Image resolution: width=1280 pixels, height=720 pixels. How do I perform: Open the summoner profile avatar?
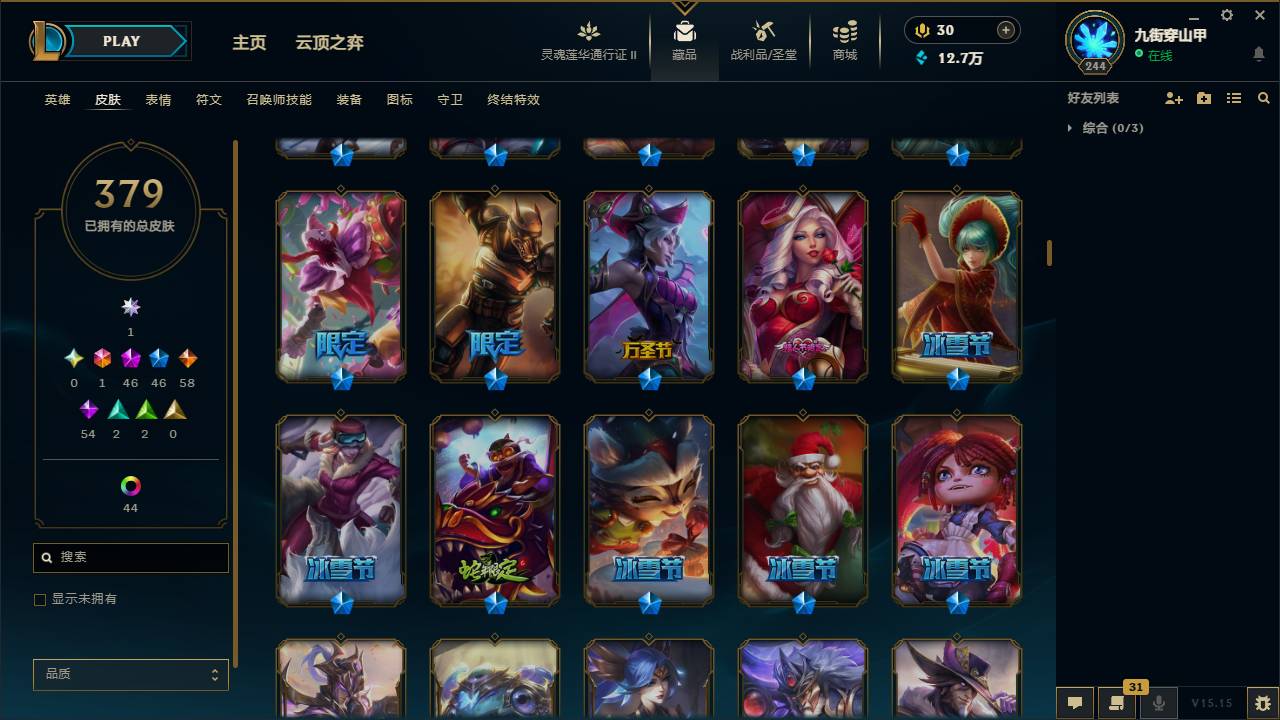(1093, 42)
